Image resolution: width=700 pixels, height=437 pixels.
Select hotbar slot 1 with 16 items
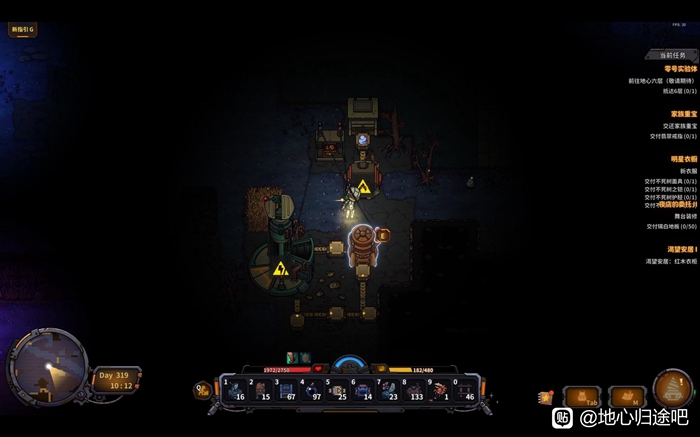click(x=232, y=389)
